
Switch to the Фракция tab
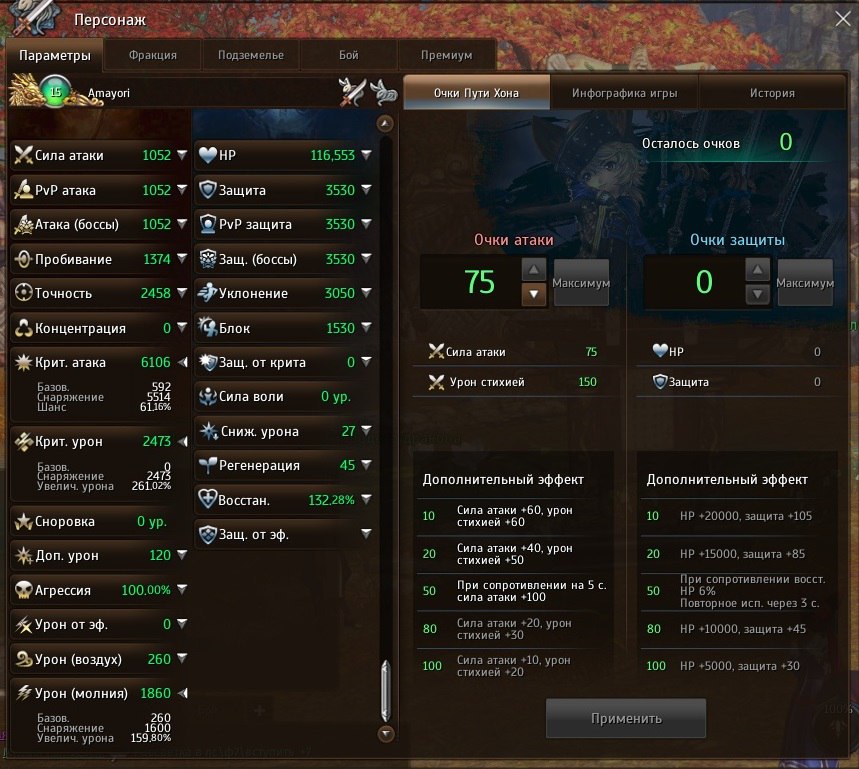click(x=153, y=55)
